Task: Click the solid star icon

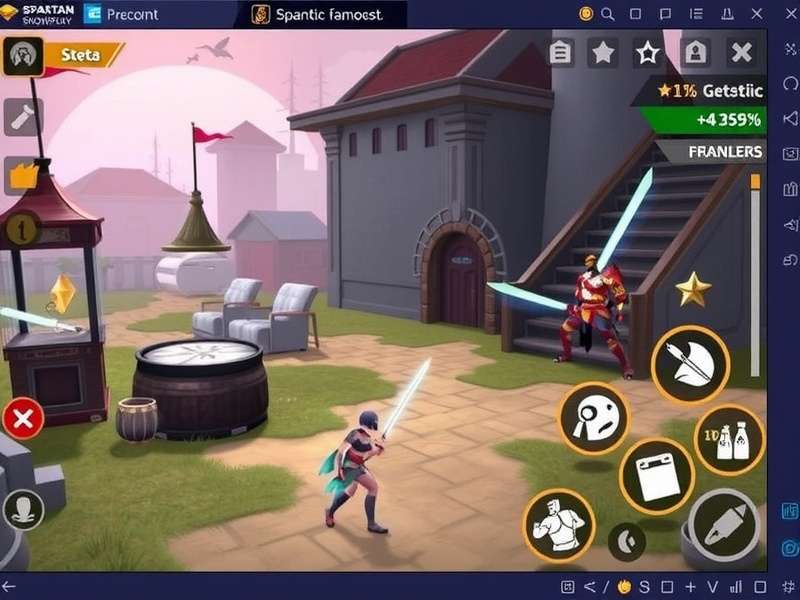Action: pos(603,53)
